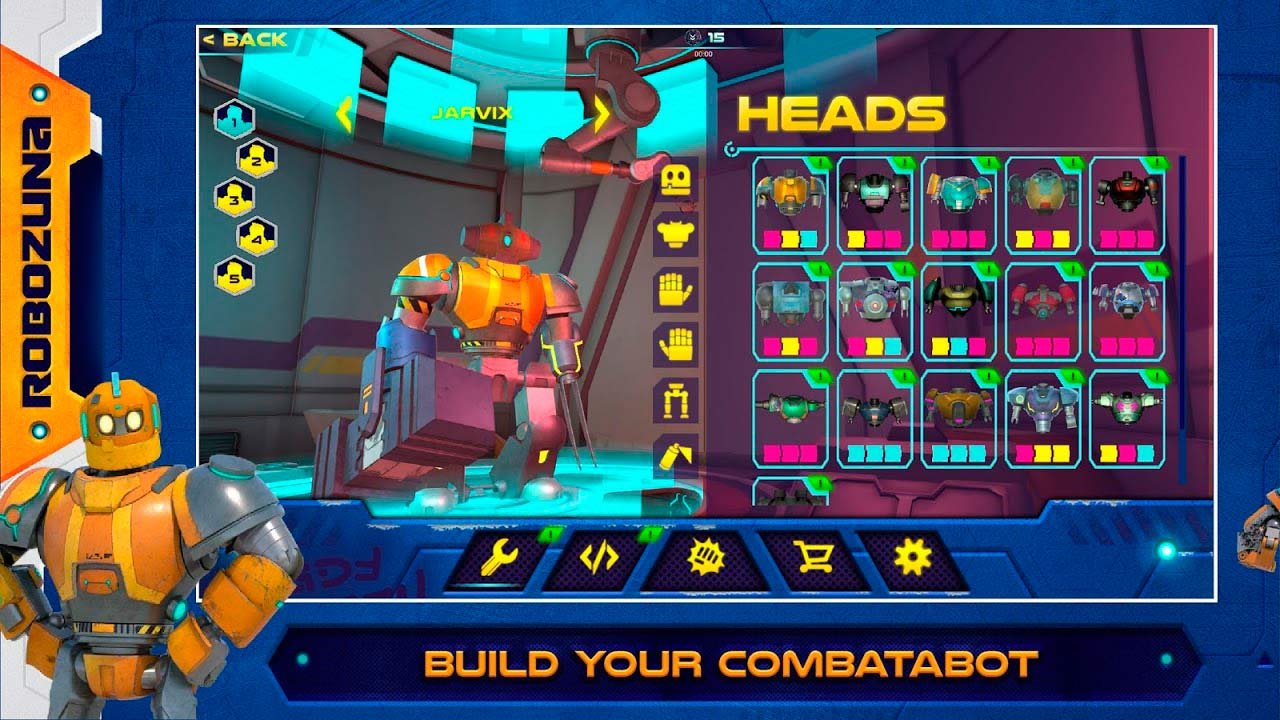The height and width of the screenshot is (720, 1280).
Task: Open the wrench build tab
Action: pos(497,558)
